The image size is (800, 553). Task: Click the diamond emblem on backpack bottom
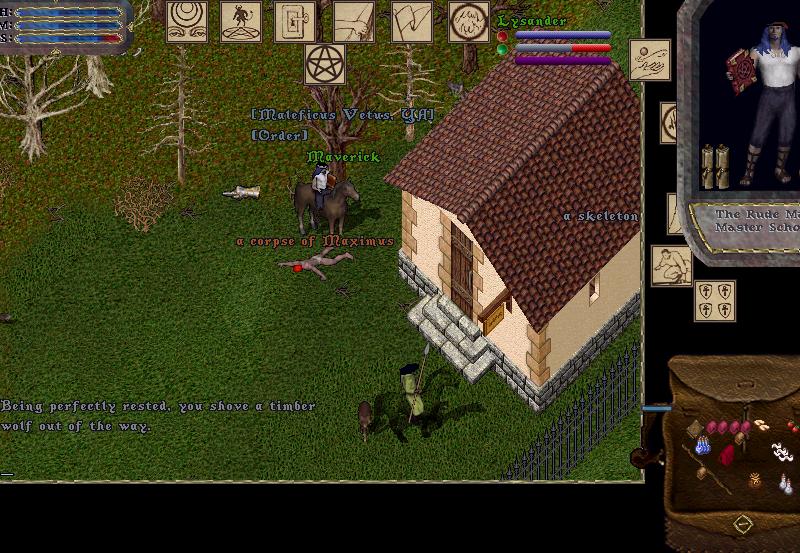click(743, 524)
